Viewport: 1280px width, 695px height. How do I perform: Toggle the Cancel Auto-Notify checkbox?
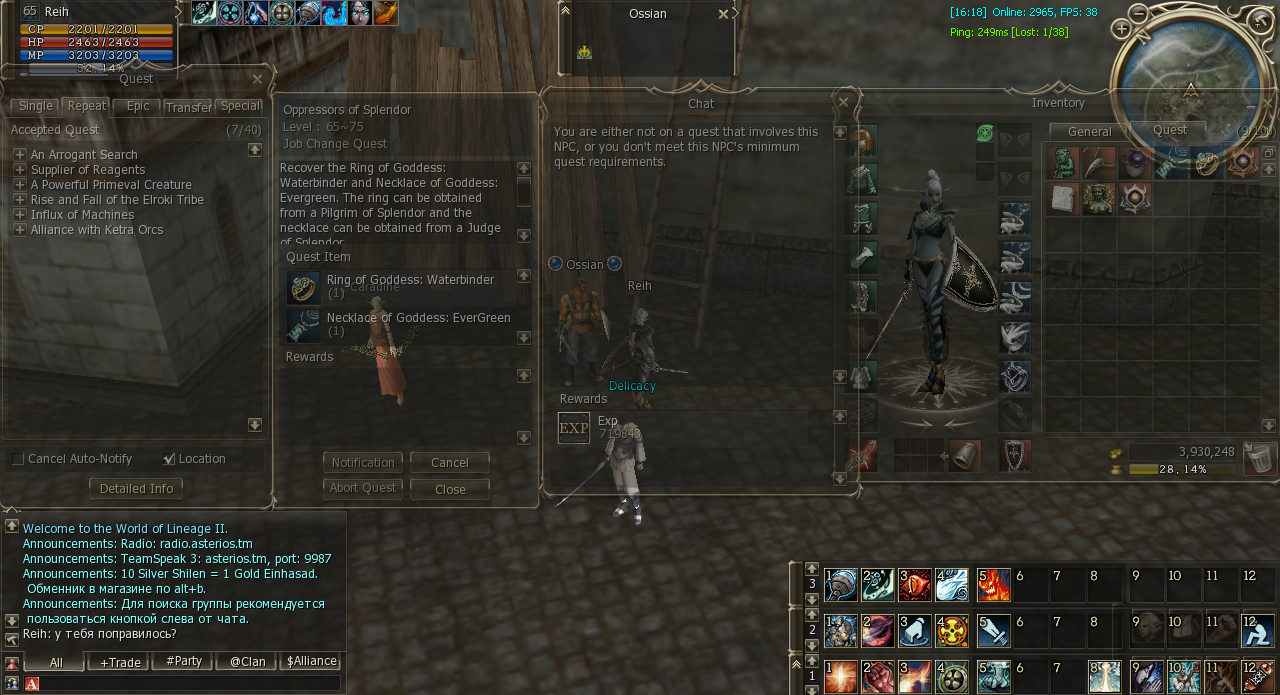pos(18,459)
